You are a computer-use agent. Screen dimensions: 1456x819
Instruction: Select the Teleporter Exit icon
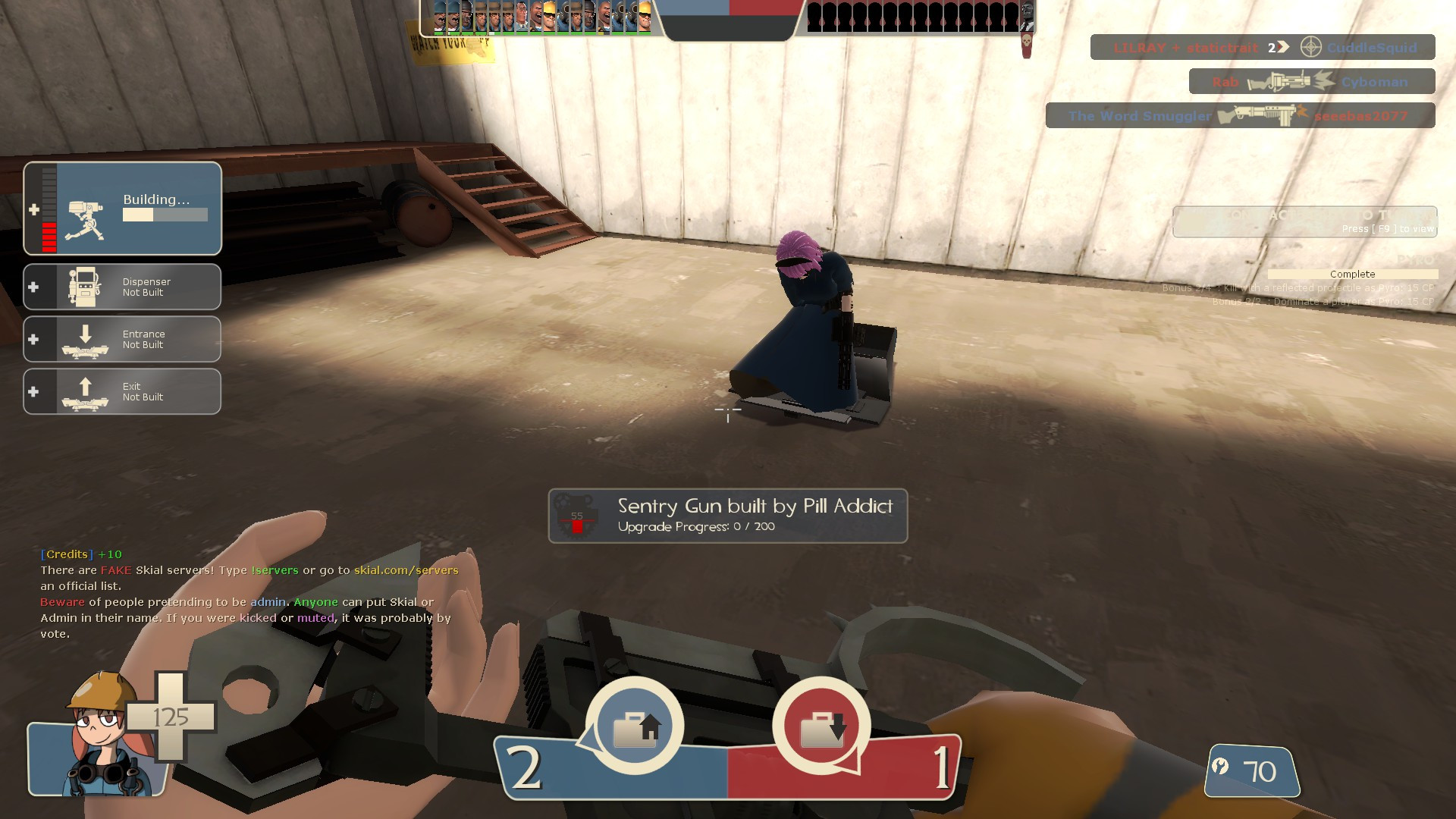[87, 391]
